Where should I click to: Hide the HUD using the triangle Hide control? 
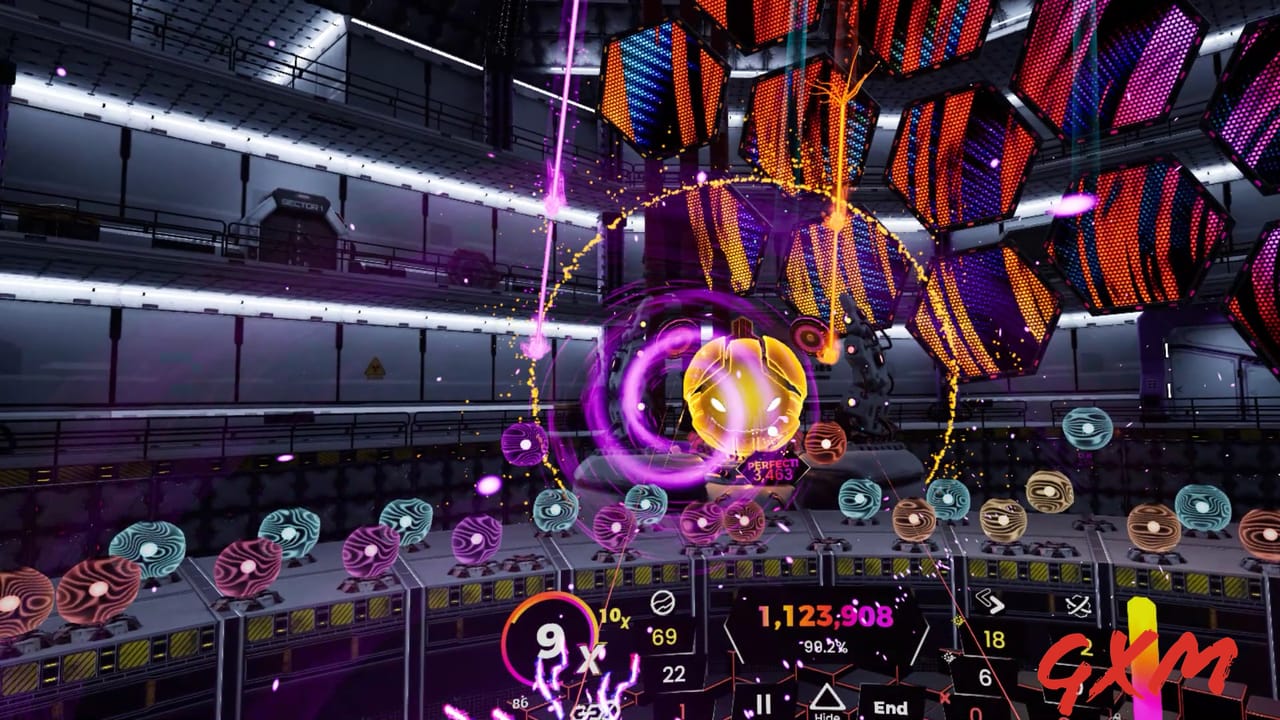828,698
